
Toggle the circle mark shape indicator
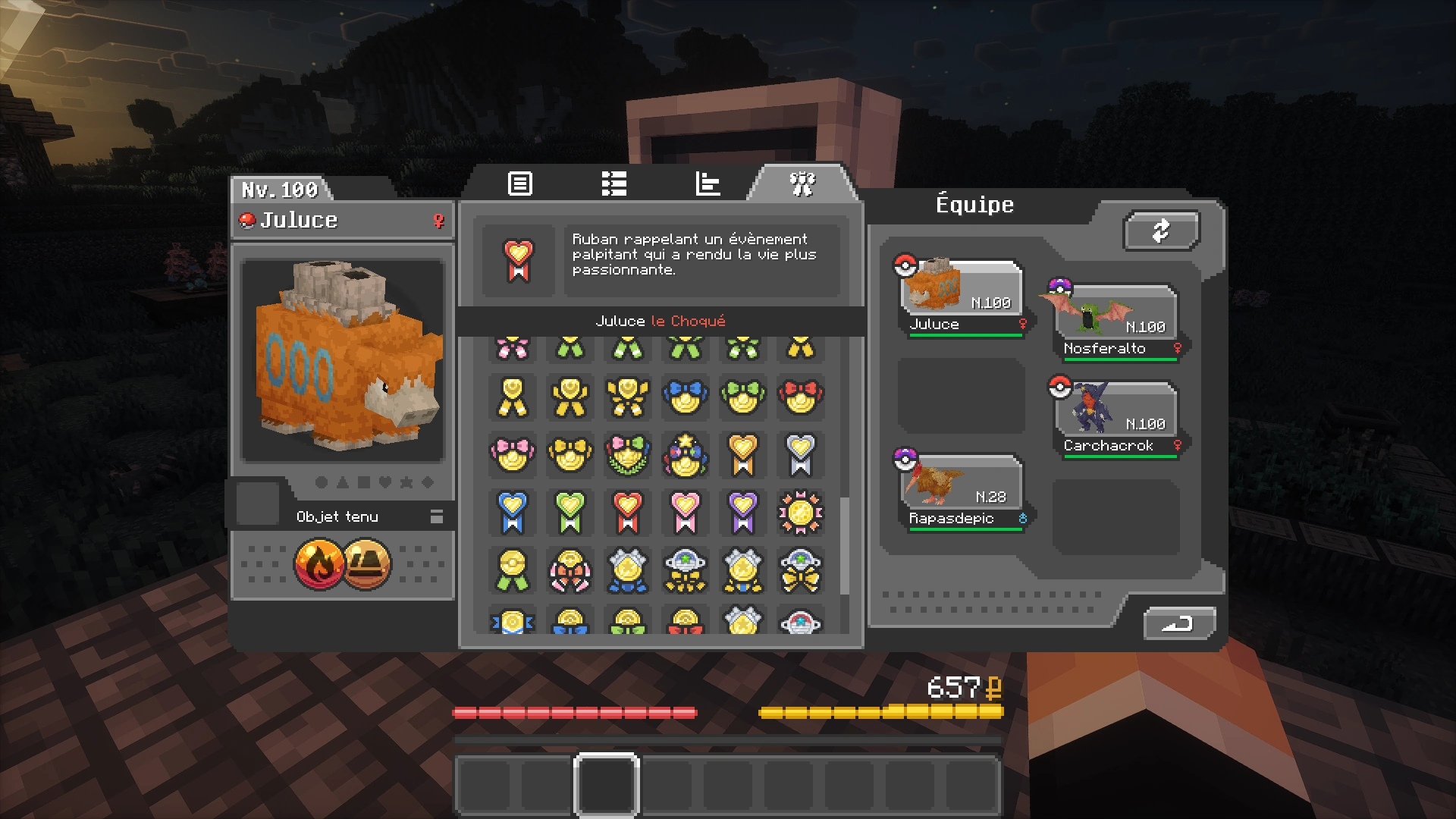coord(323,482)
